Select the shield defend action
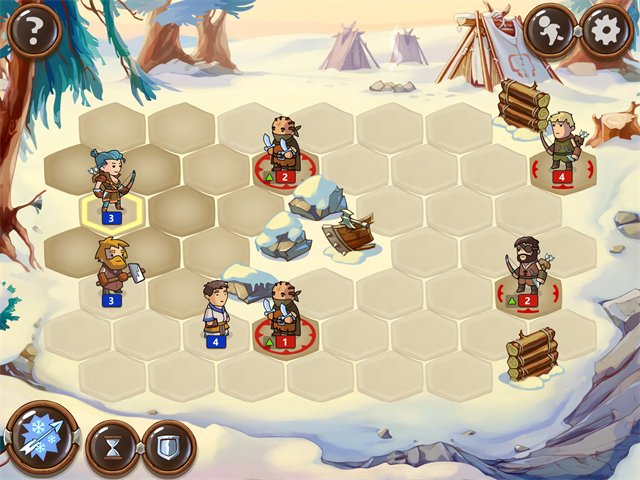Viewport: 640px width, 480px height. coord(167,446)
